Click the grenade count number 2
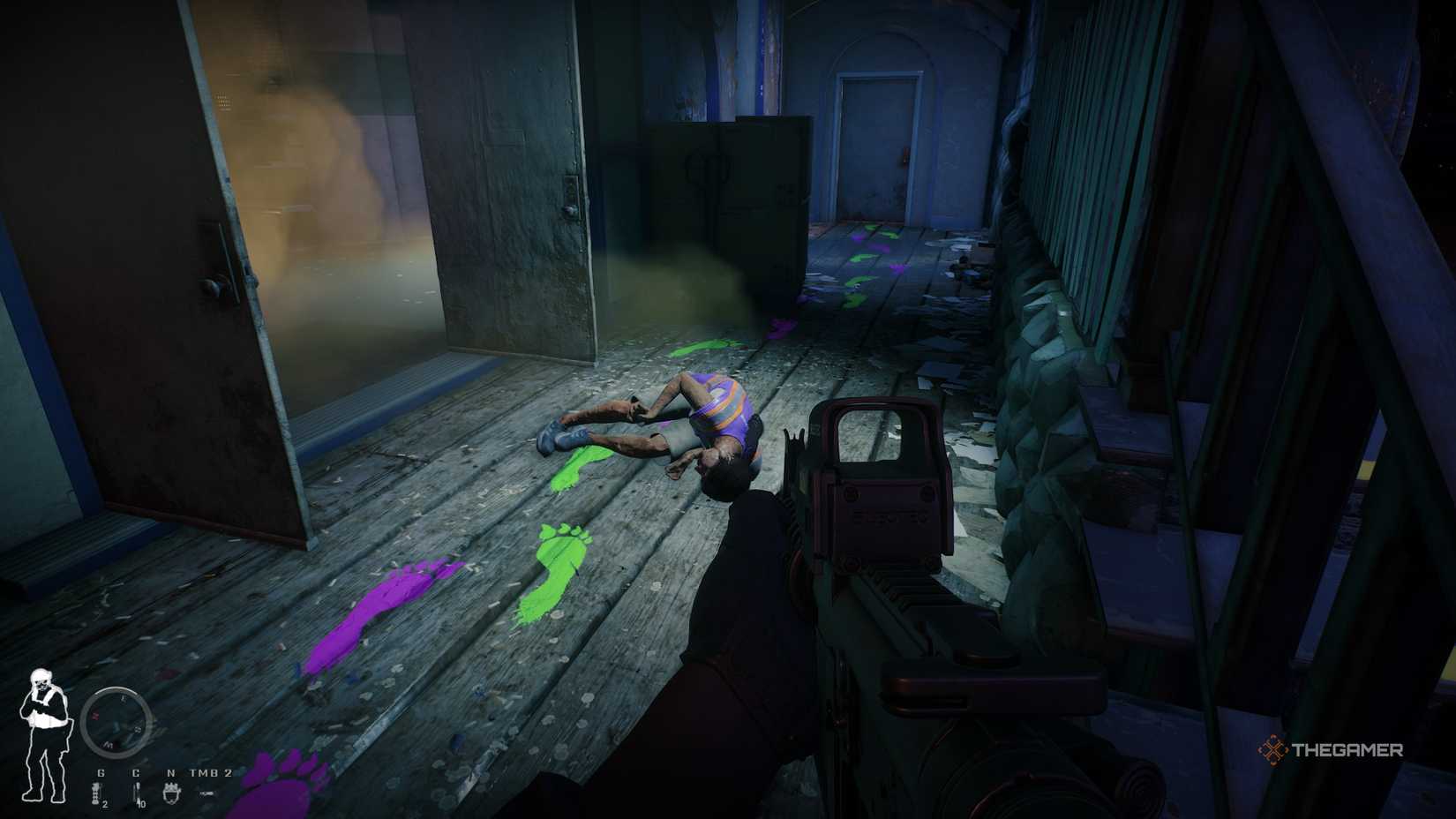Viewport: 1456px width, 819px height. (x=105, y=804)
